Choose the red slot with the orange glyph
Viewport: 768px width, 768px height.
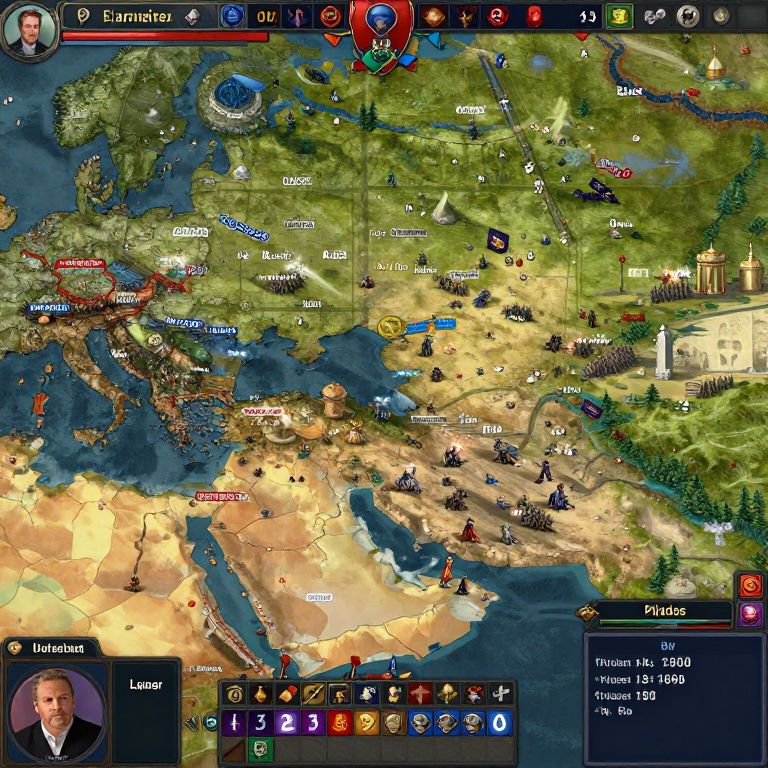tap(342, 723)
